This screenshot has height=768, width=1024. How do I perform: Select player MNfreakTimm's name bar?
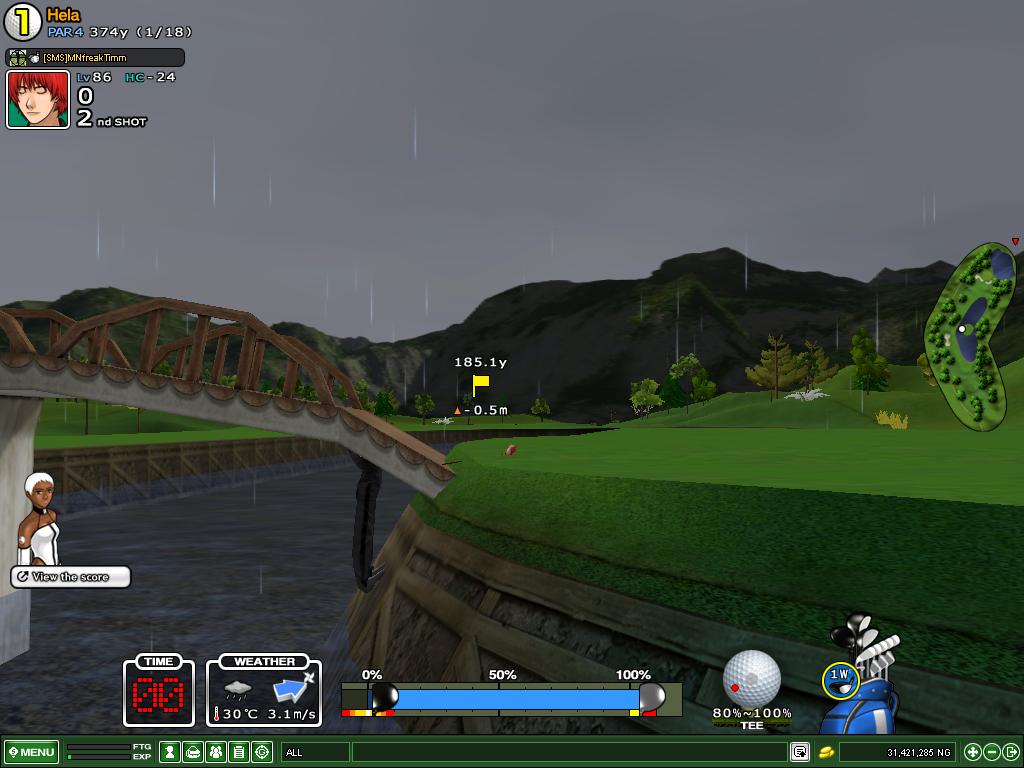[95, 58]
